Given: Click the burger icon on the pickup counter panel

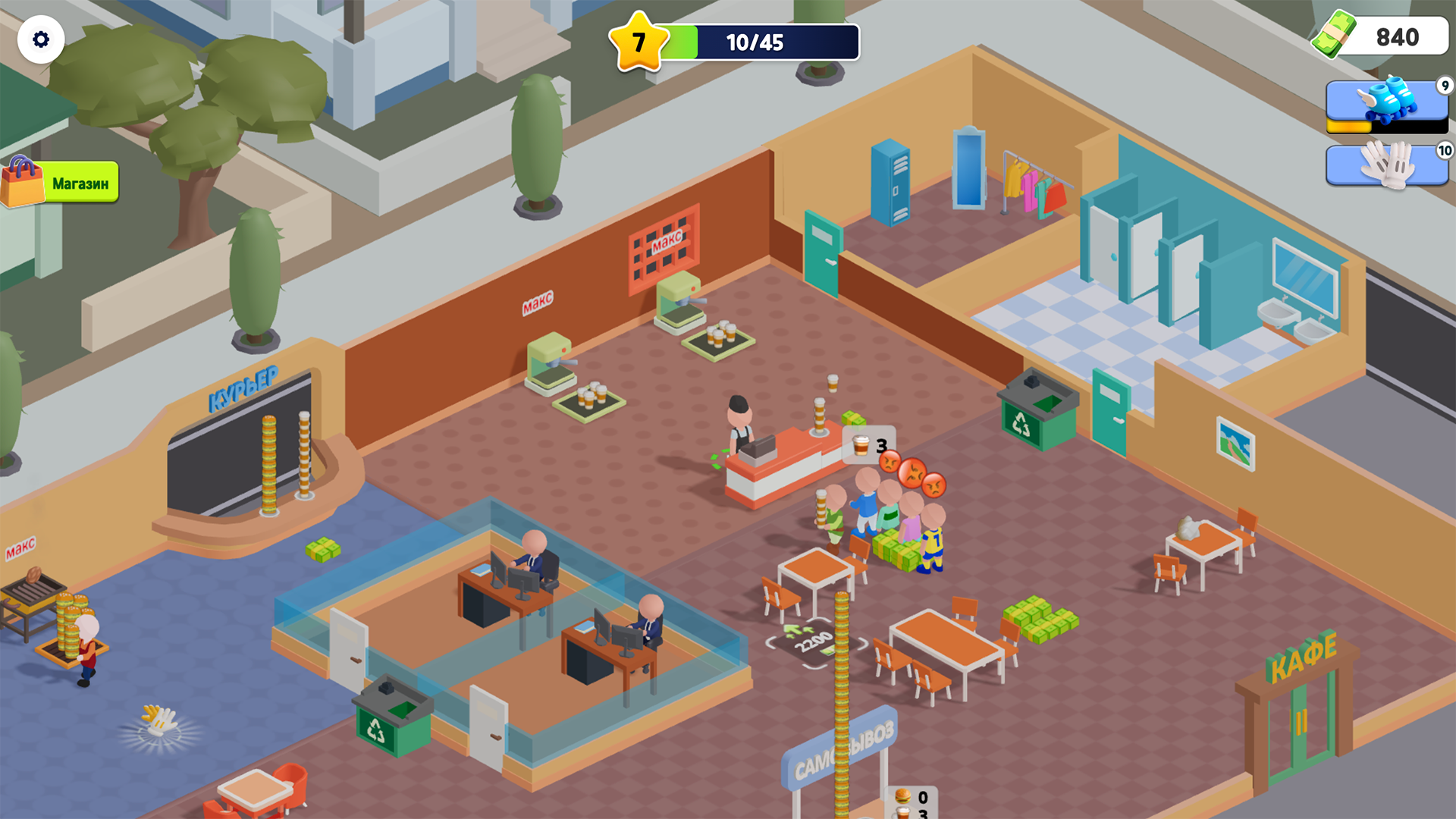Looking at the screenshot, I should pyautogui.click(x=902, y=797).
